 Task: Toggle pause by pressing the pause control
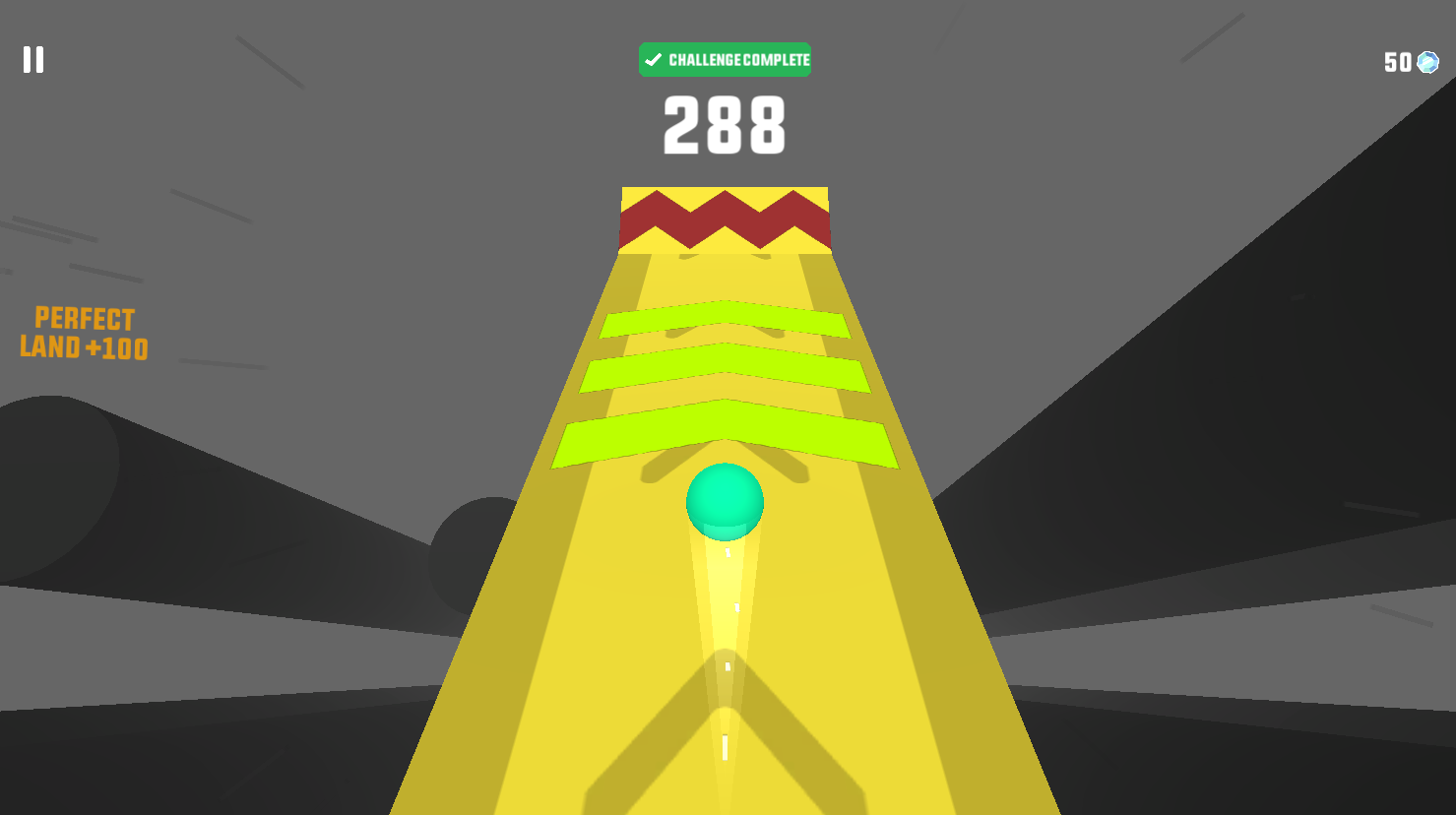32,60
